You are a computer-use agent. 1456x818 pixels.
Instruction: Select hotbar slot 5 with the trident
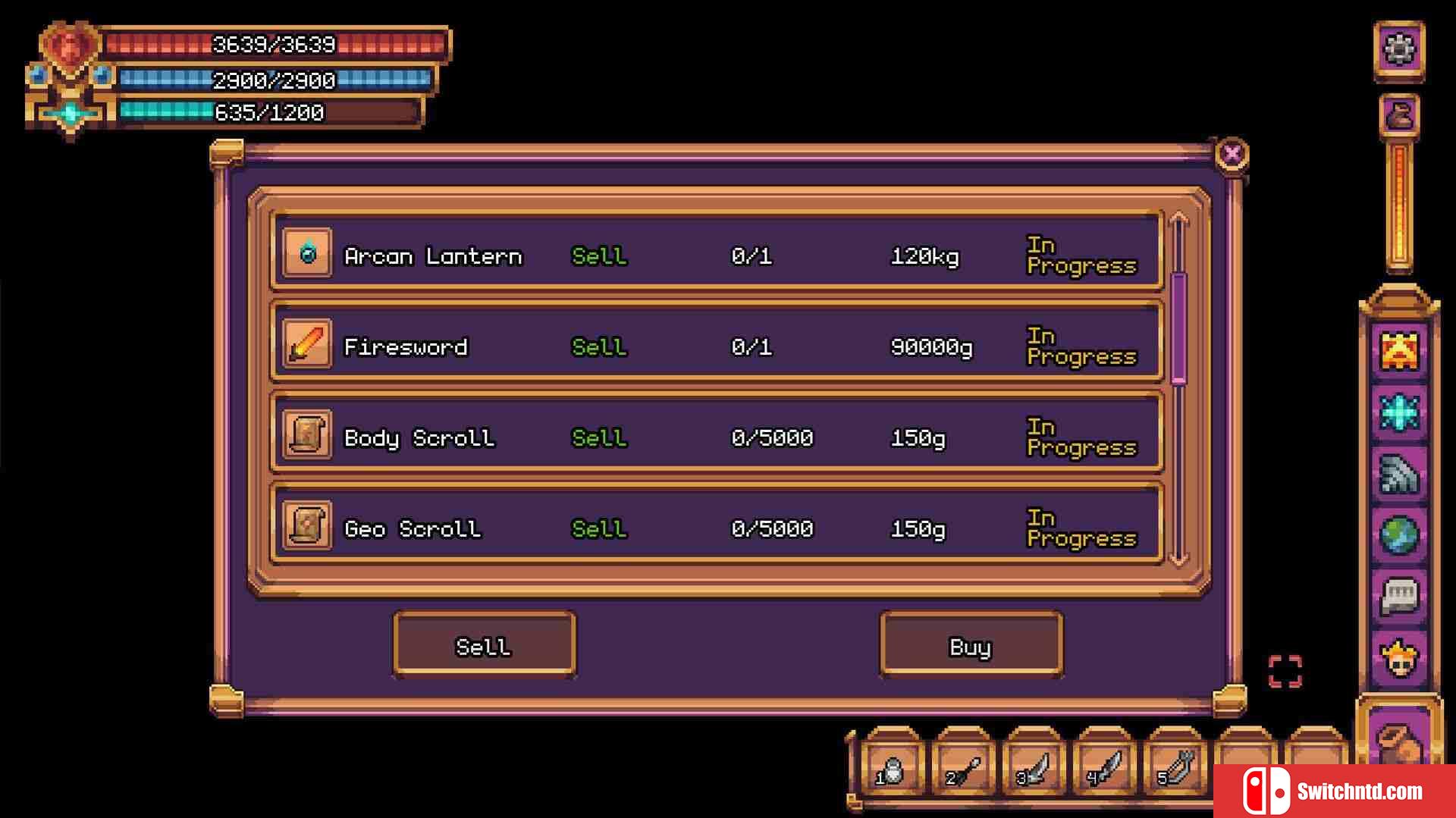[1175, 769]
